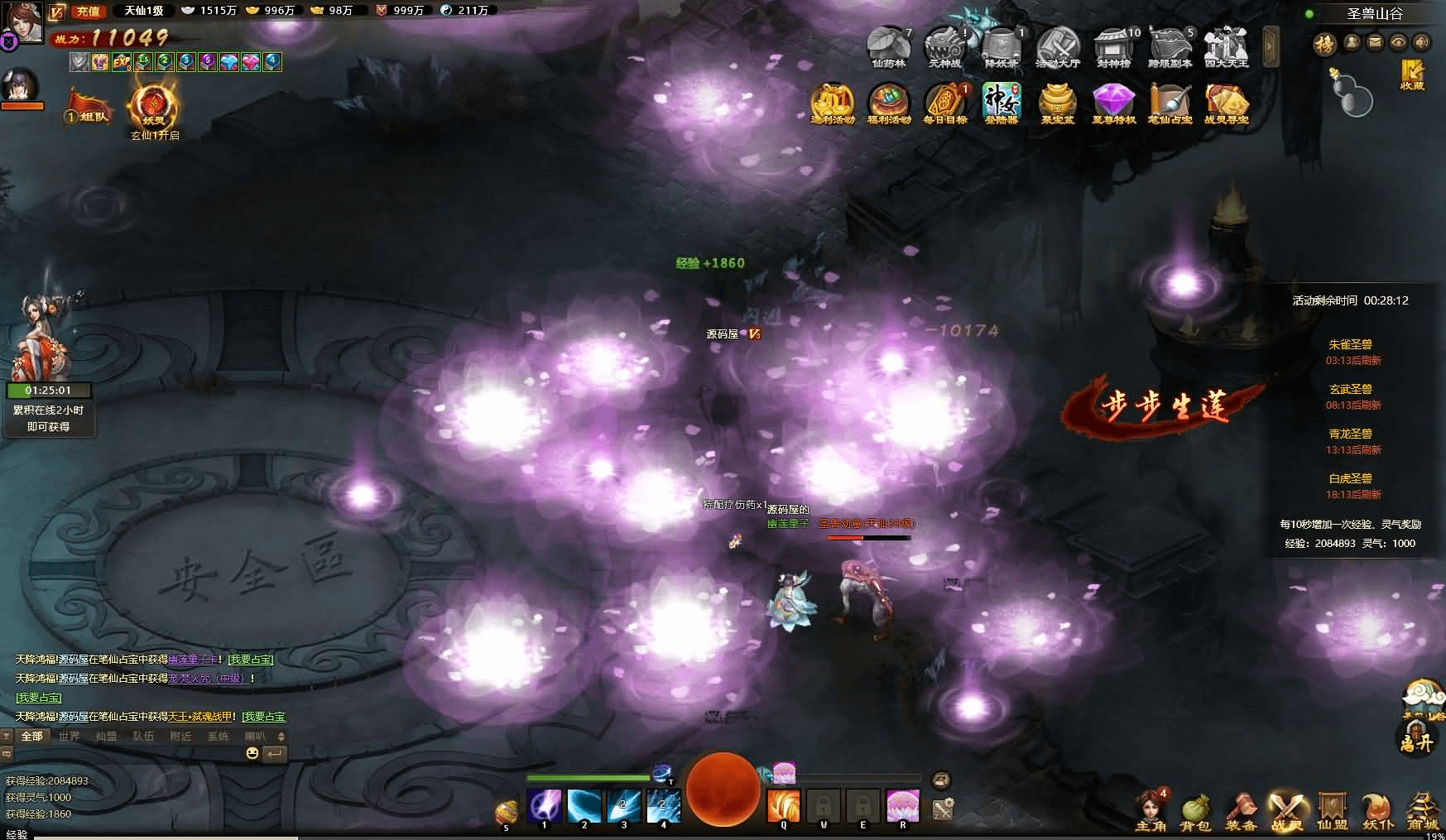This screenshot has height=840, width=1446.
Task: Open the 笔仙占宝 scroll icon
Action: pyautogui.click(x=1170, y=103)
